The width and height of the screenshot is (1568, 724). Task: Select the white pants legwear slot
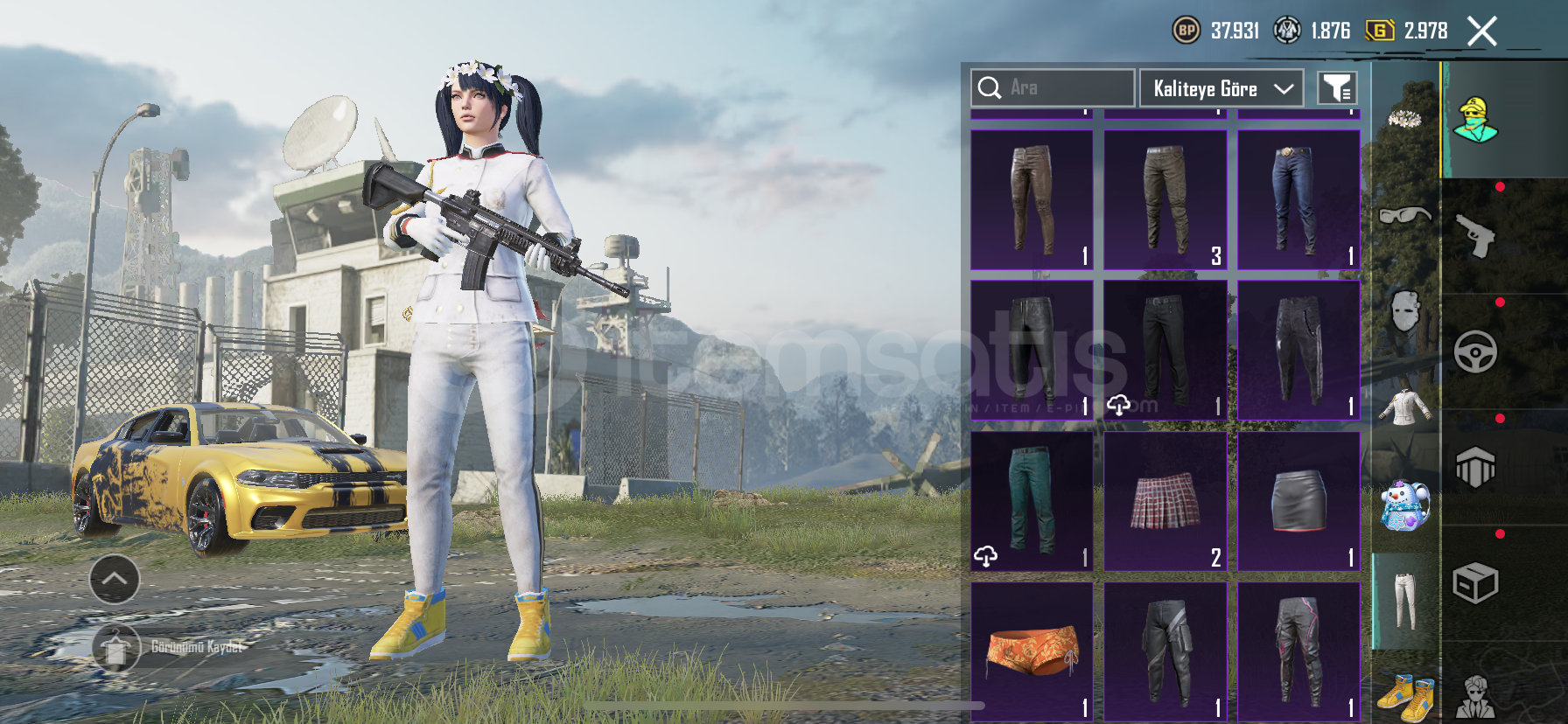1404,601
